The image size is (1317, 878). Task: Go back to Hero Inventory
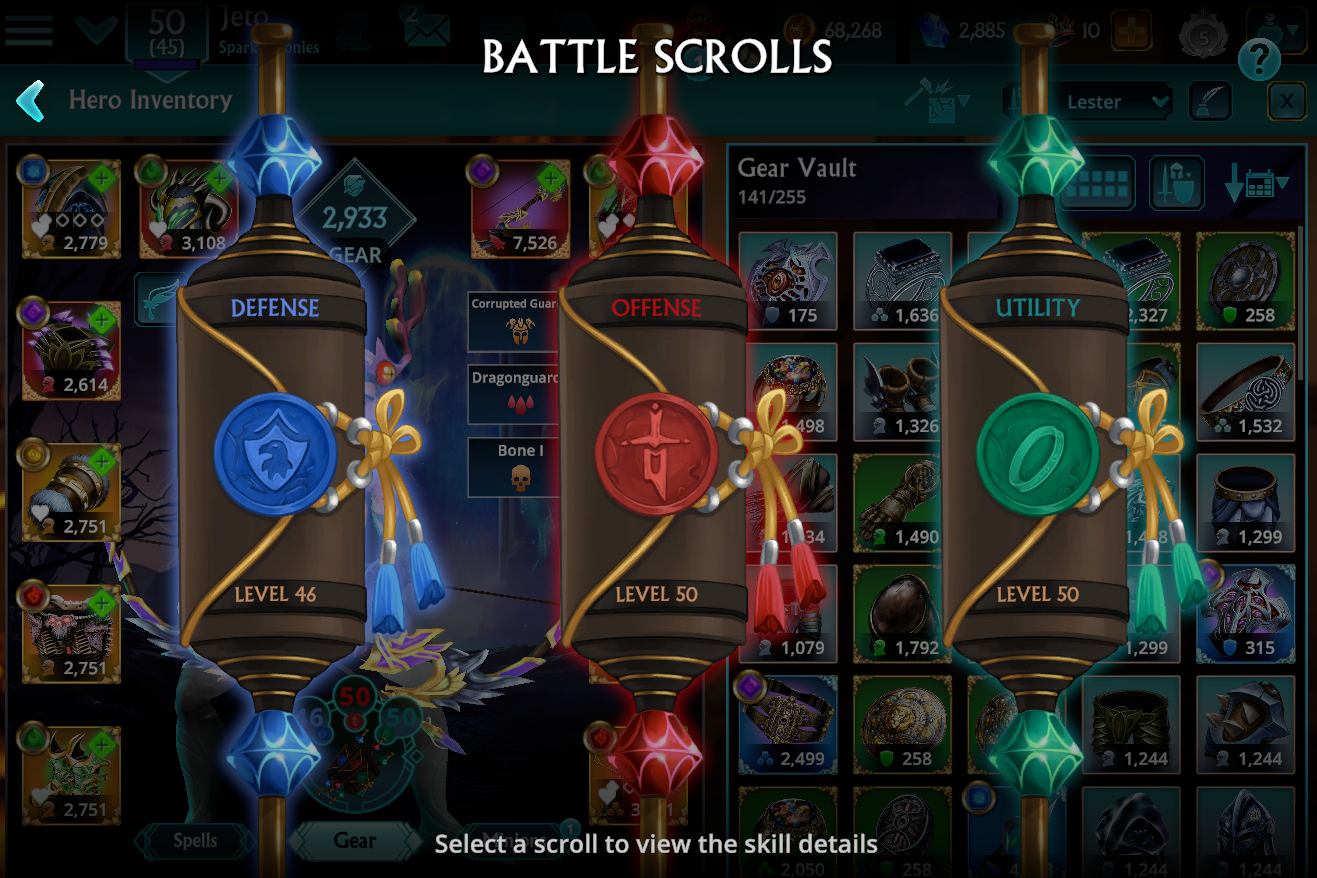tap(30, 100)
